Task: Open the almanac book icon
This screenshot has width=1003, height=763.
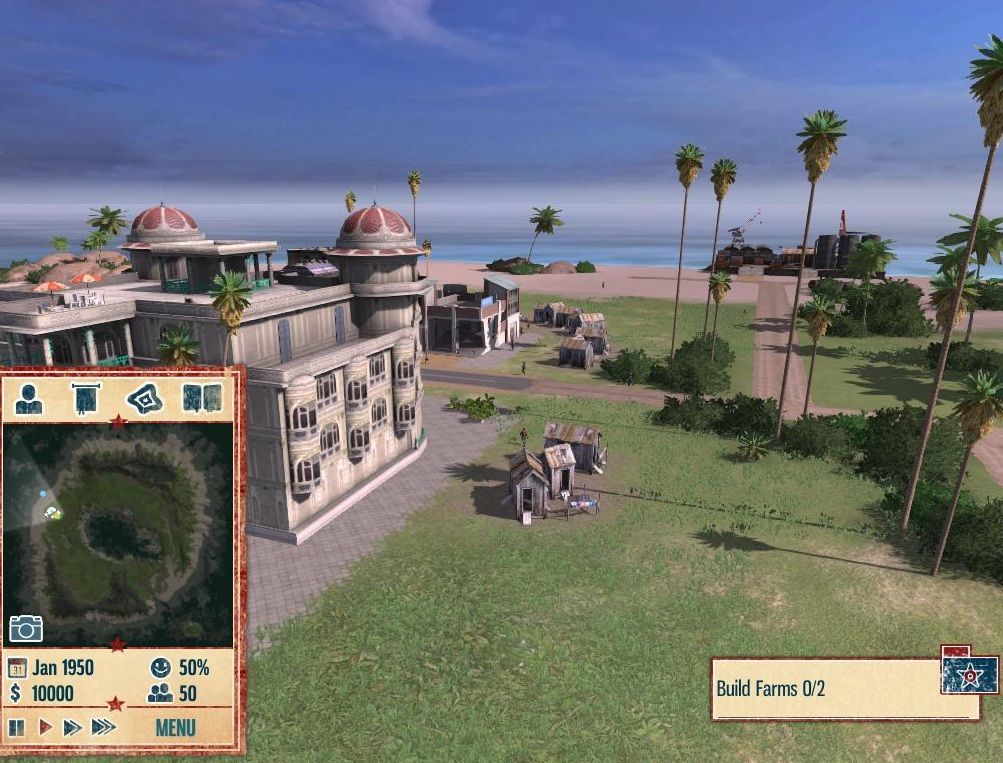Action: point(201,398)
